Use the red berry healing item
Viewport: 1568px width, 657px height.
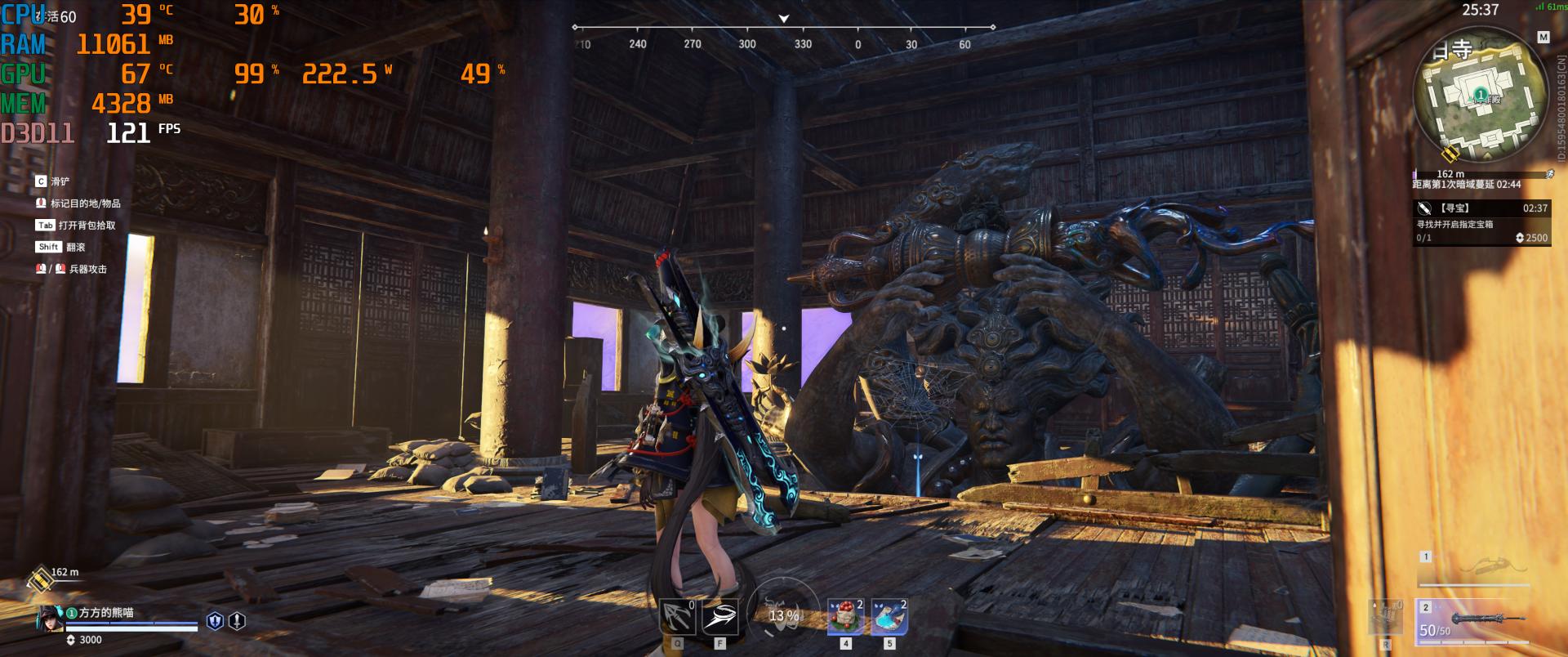coord(845,617)
